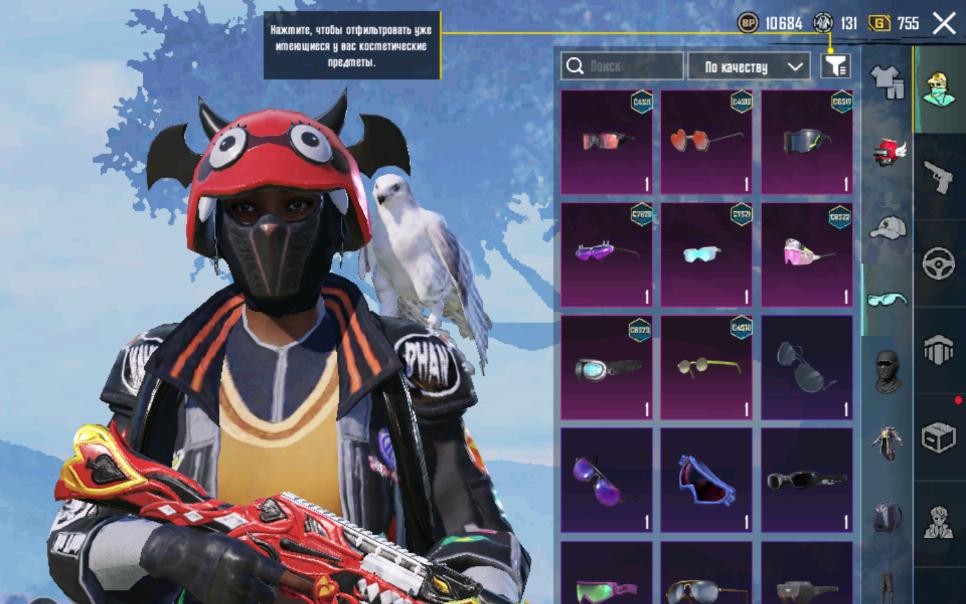Pick the blue ski goggles with red lens
Viewport: 966px width, 604px height.
706,480
